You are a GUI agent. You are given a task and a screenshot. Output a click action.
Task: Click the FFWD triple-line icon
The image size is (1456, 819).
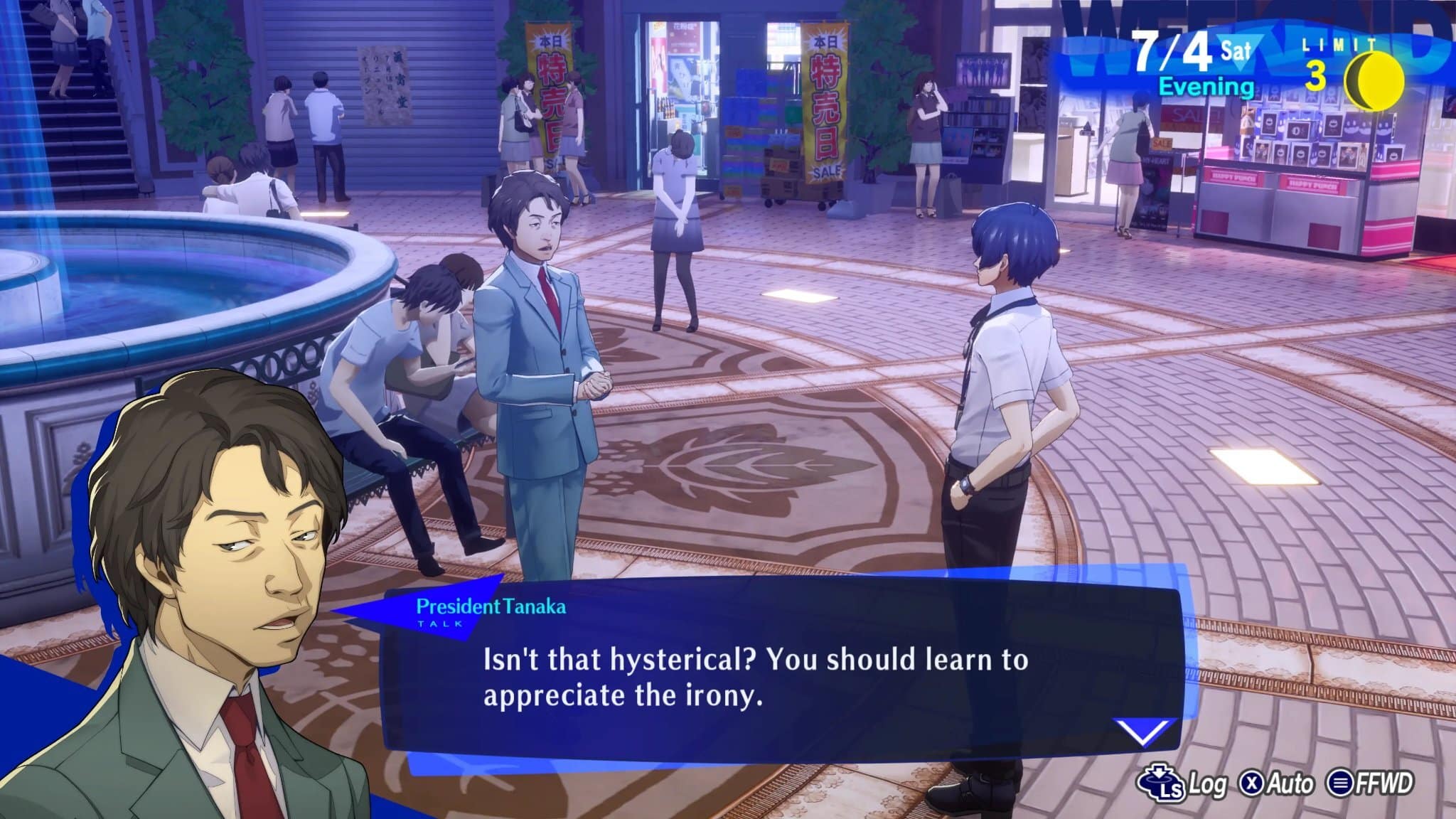[1342, 783]
